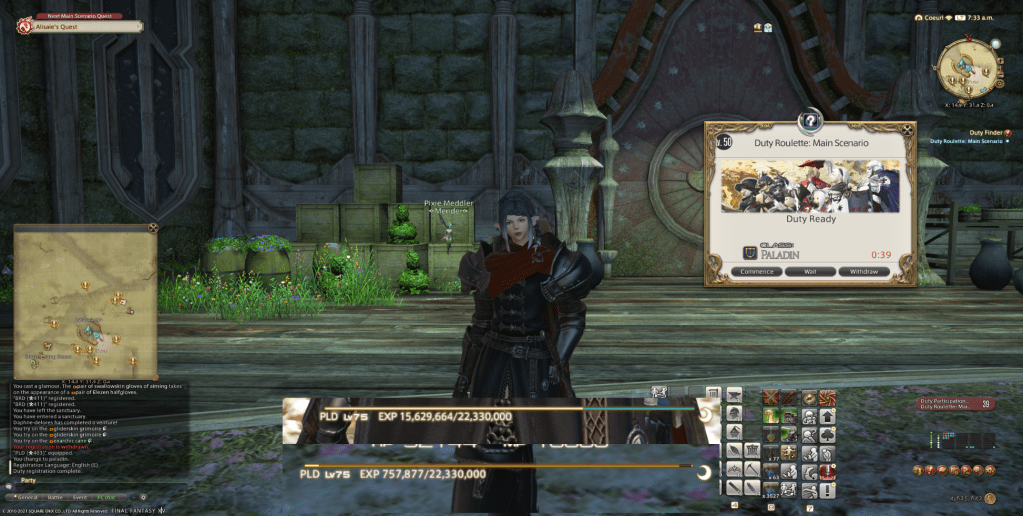Activate the pickaxe icon hotbar slot
This screenshot has height=516, width=1023.
752,468
